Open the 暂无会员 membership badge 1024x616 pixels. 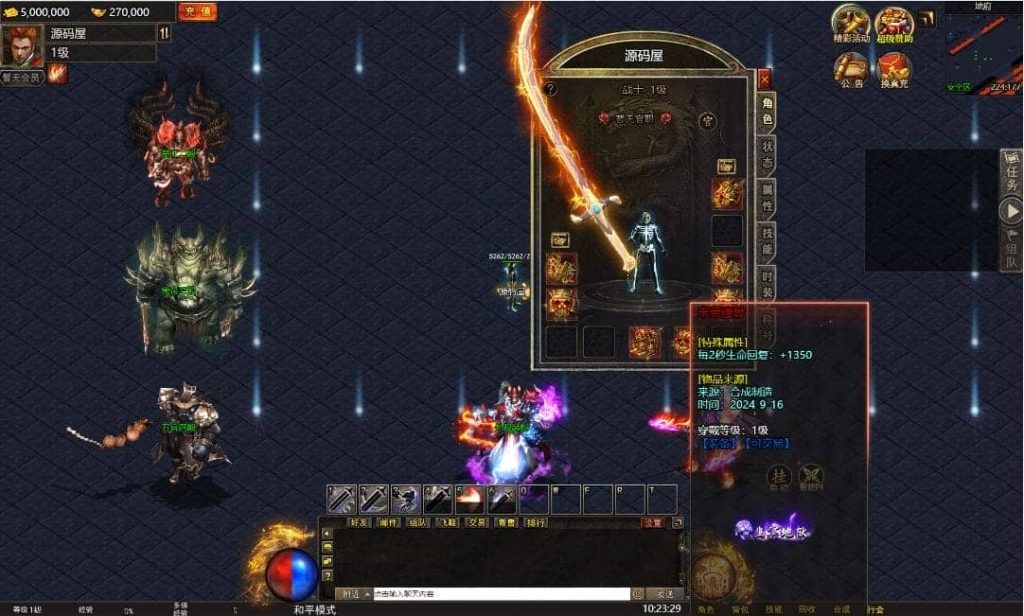(21, 77)
